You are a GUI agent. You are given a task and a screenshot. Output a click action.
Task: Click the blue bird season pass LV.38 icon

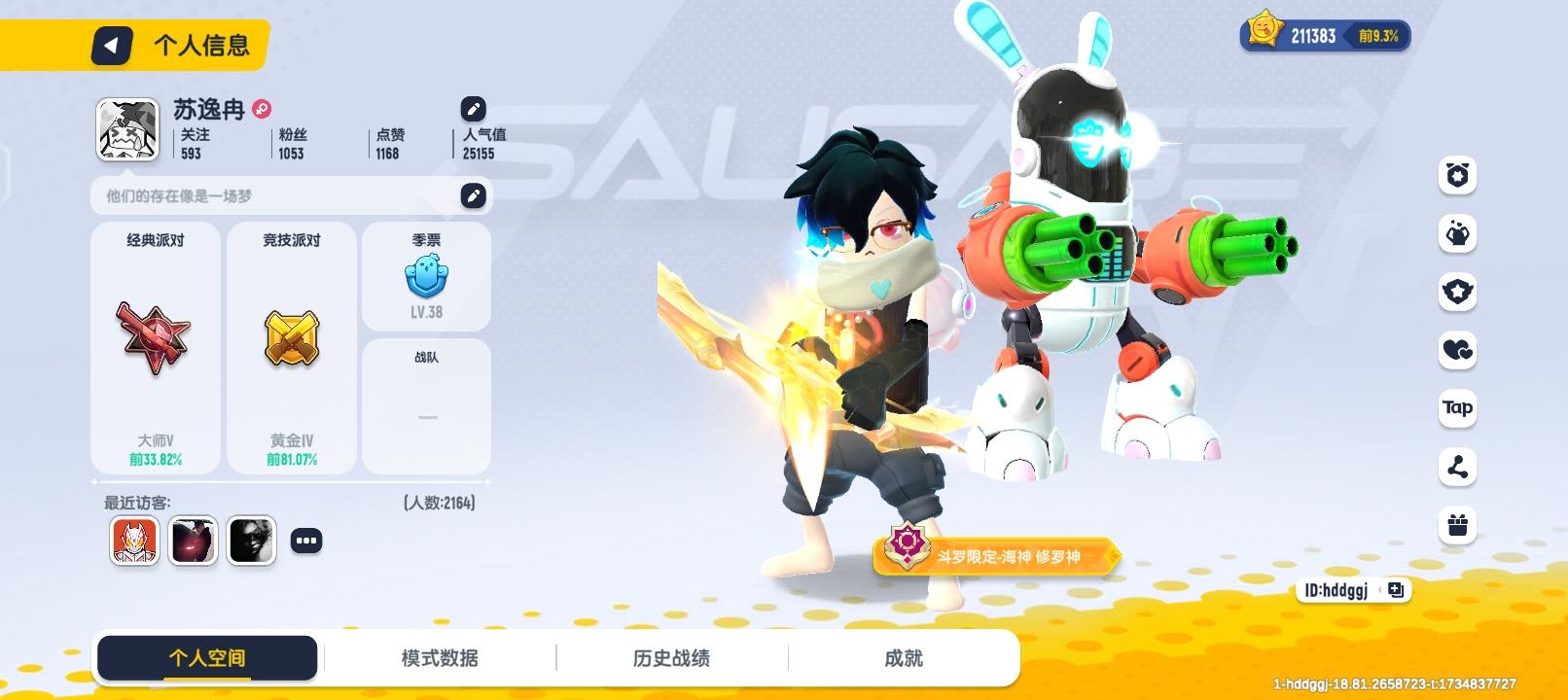pos(426,275)
